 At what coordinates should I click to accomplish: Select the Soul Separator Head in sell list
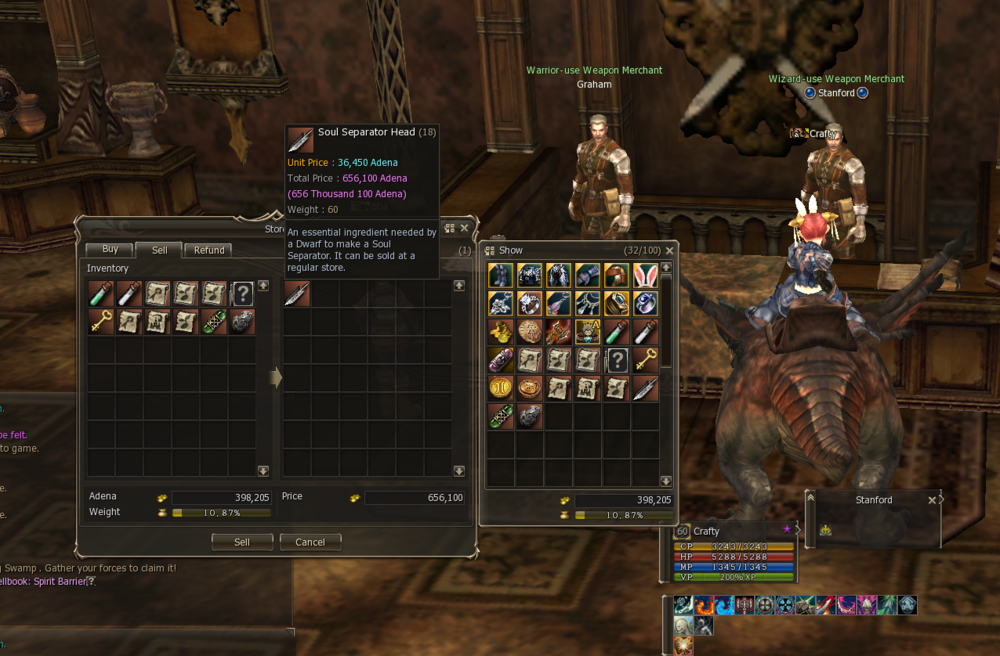297,294
